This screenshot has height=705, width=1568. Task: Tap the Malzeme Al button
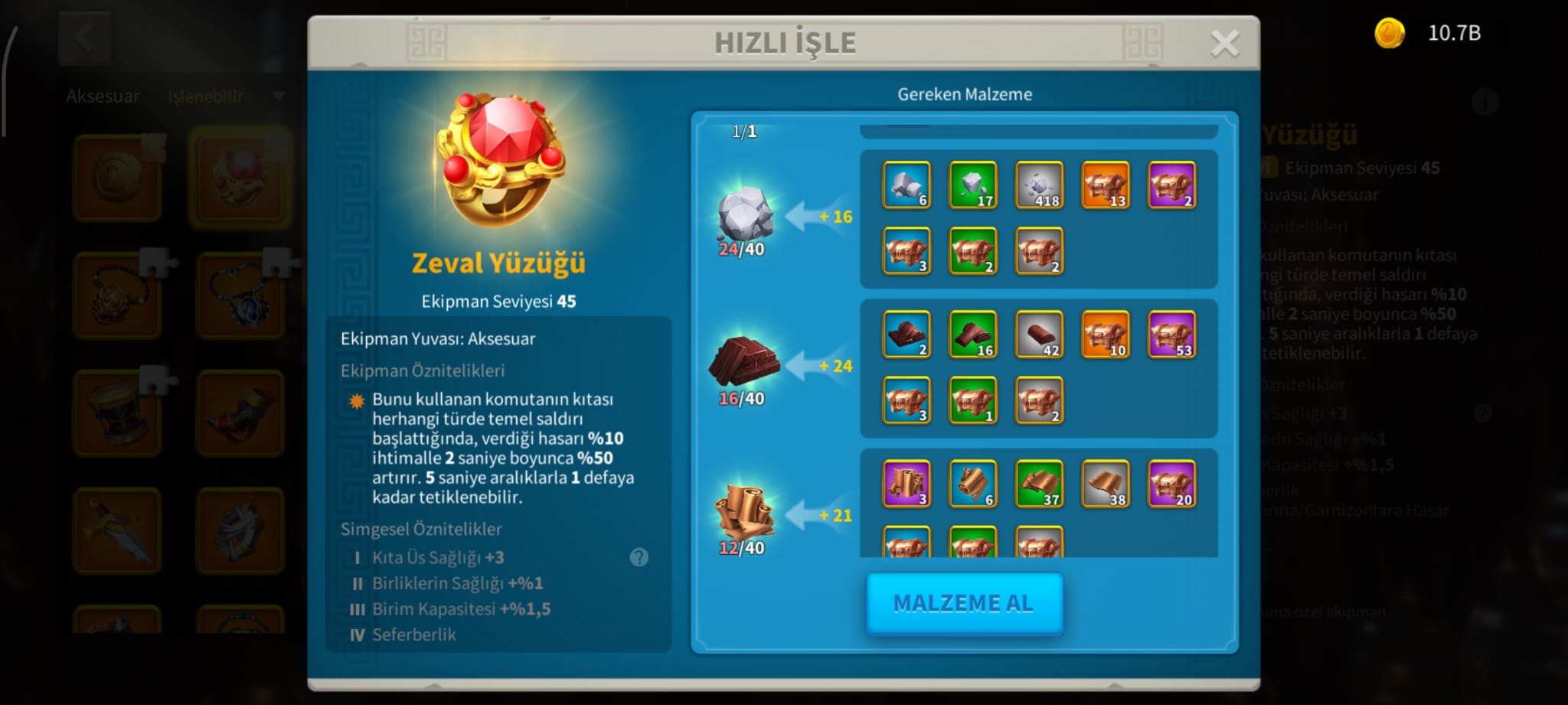pos(964,603)
